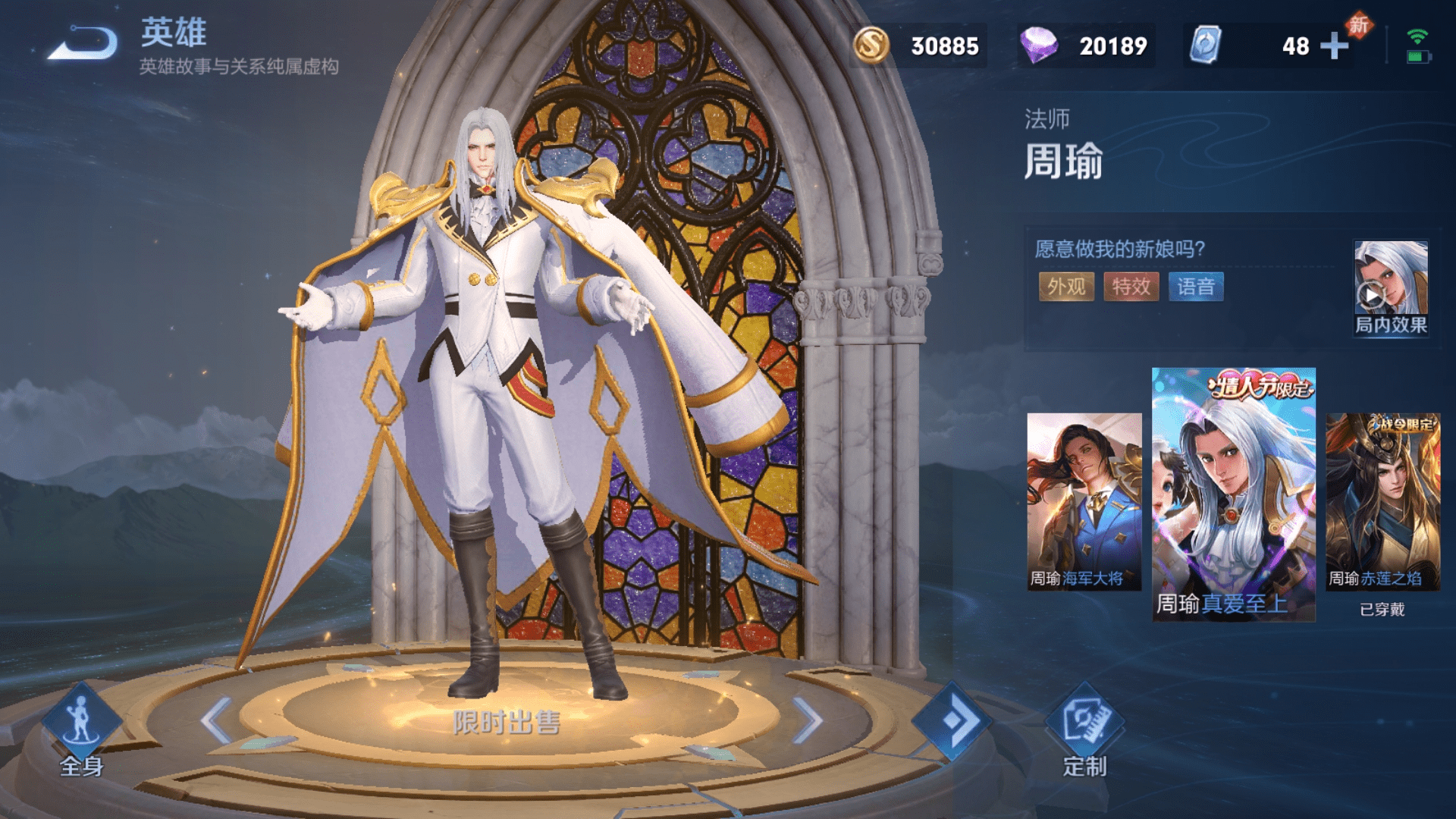
Task: Open the 特效 effects tag
Action: click(x=1131, y=287)
